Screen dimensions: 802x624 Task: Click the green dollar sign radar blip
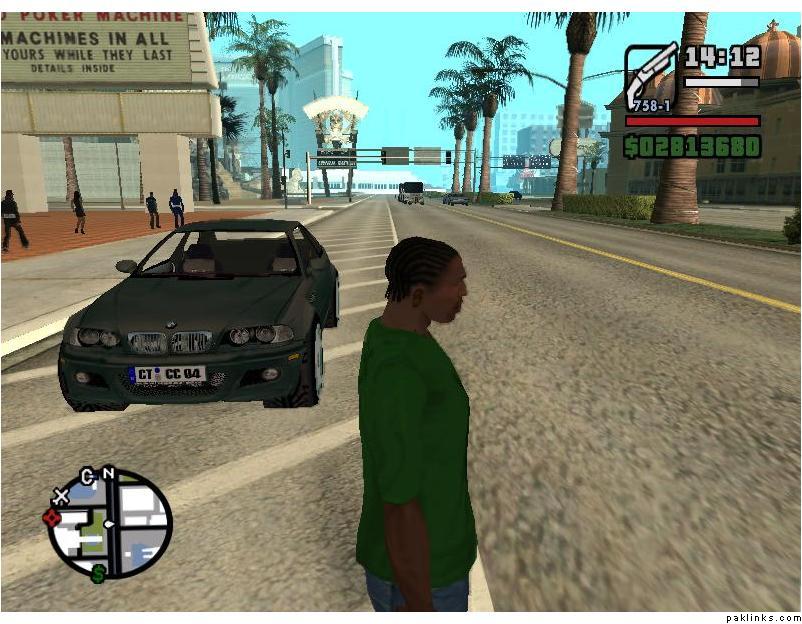[x=99, y=573]
